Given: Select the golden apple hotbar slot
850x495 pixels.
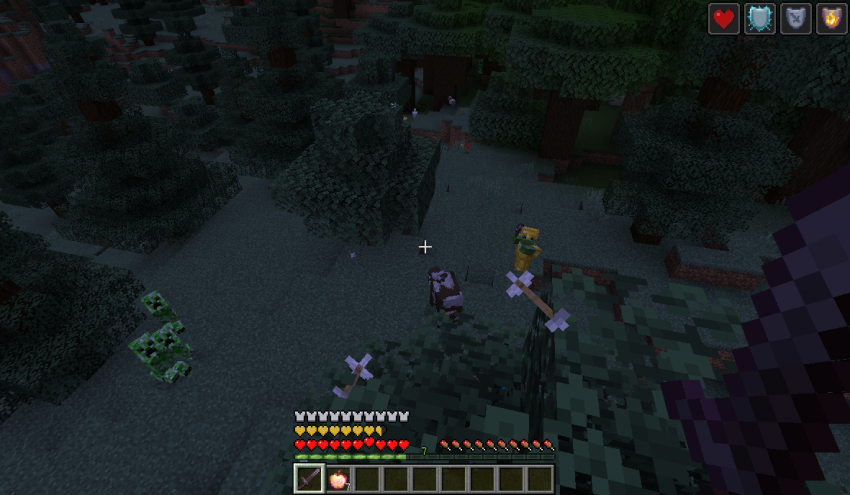Looking at the screenshot, I should [337, 479].
